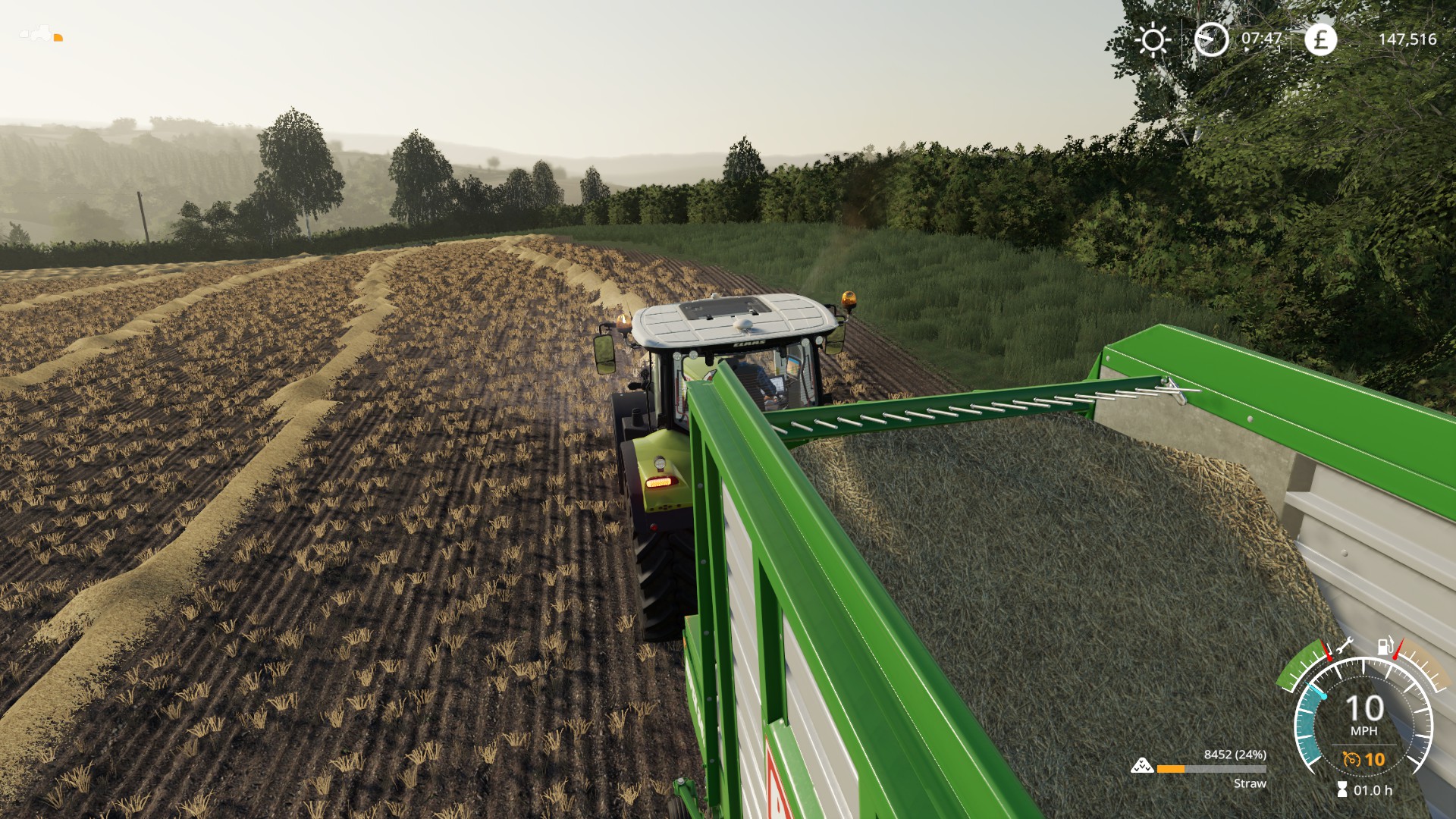
Task: Toggle the cruise control icon
Action: pyautogui.click(x=1351, y=759)
